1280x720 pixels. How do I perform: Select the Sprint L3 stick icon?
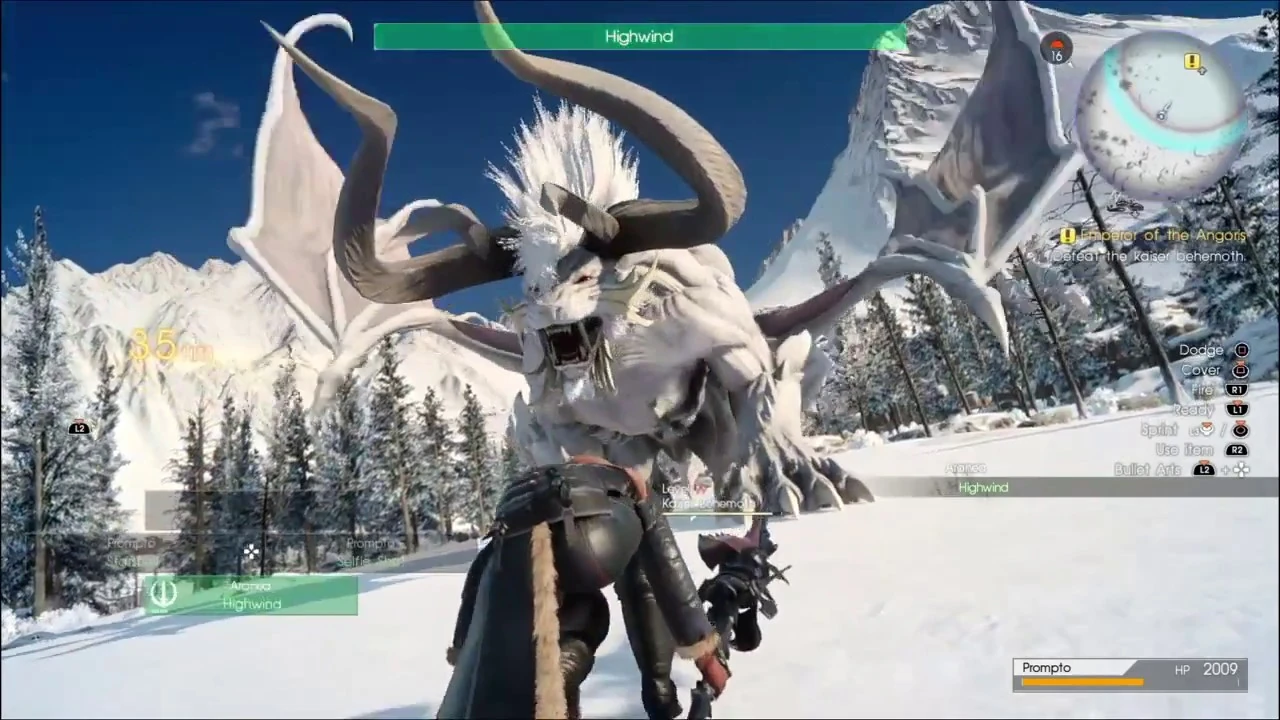click(x=1206, y=429)
